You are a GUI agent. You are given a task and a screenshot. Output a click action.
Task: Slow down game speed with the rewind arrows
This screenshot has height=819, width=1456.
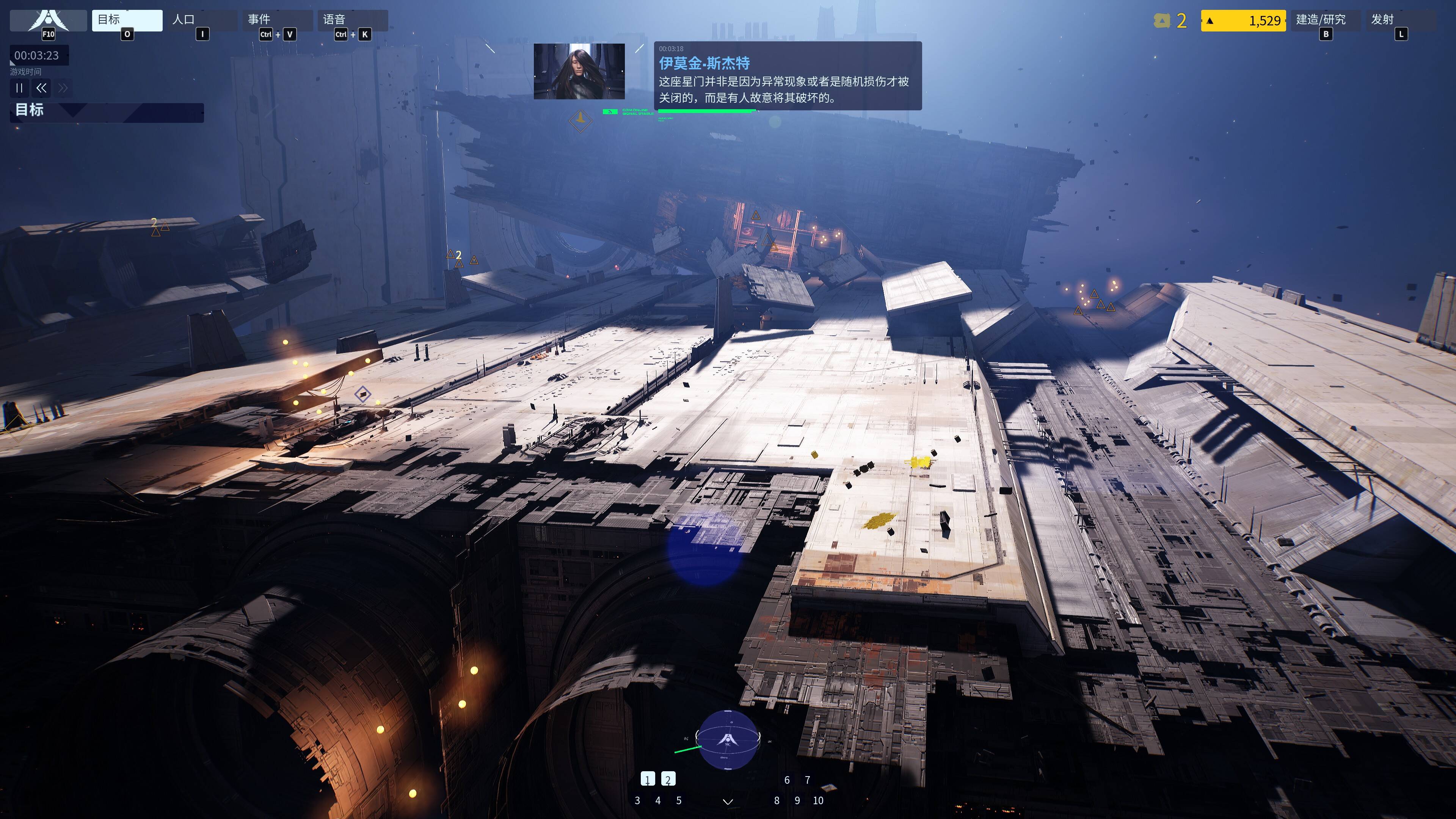pyautogui.click(x=41, y=88)
